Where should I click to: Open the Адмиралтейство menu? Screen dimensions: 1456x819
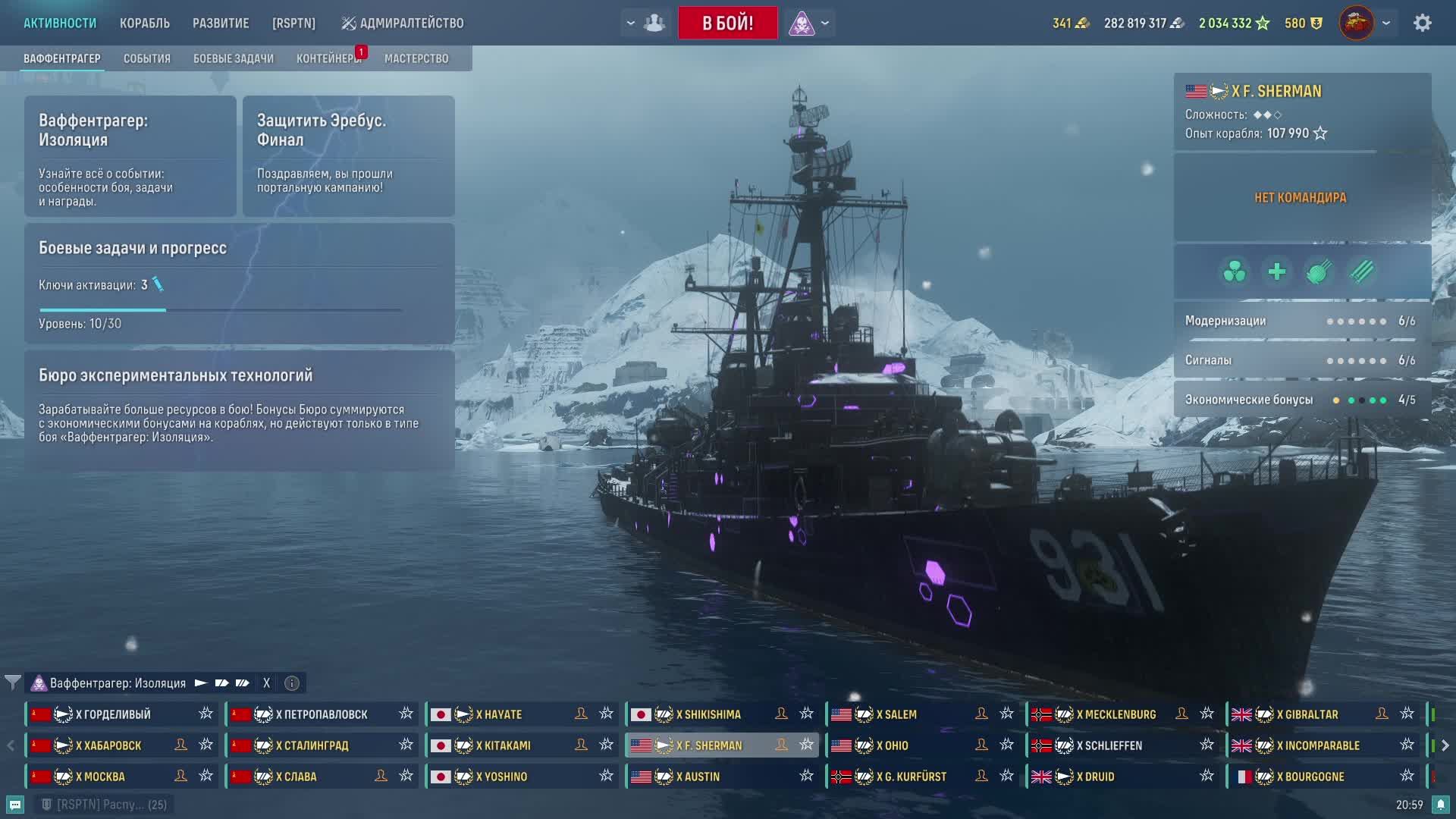click(402, 23)
